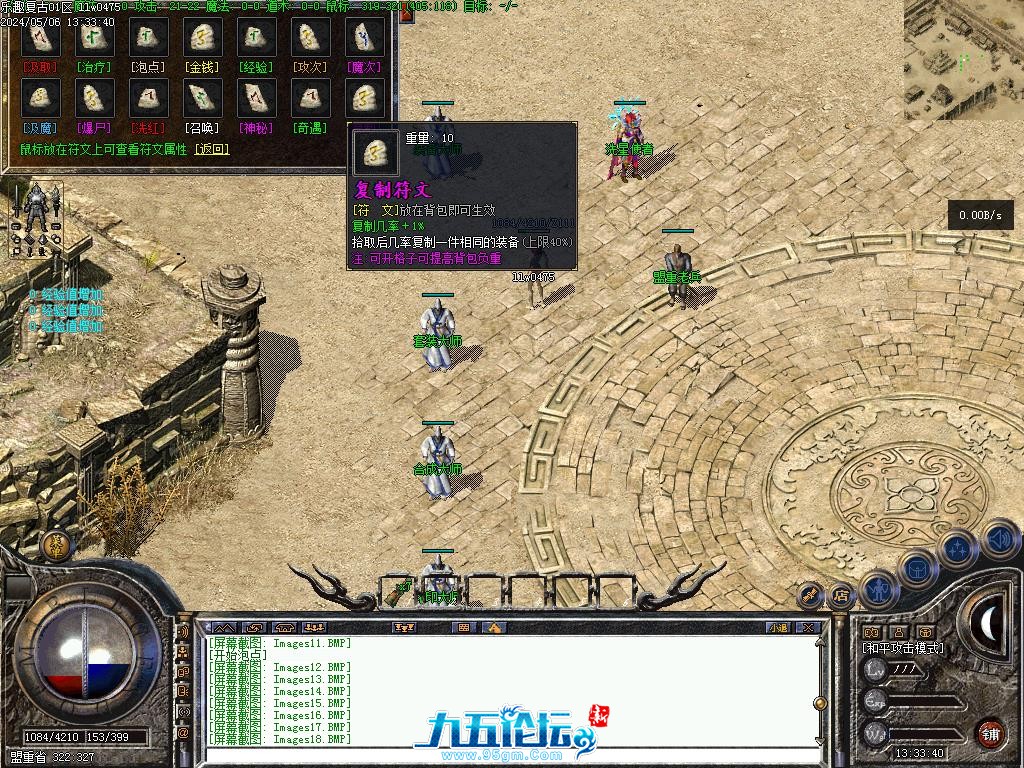This screenshot has width=1024, height=768.
Task: Use the item in the first belt slot
Action: tap(400, 592)
